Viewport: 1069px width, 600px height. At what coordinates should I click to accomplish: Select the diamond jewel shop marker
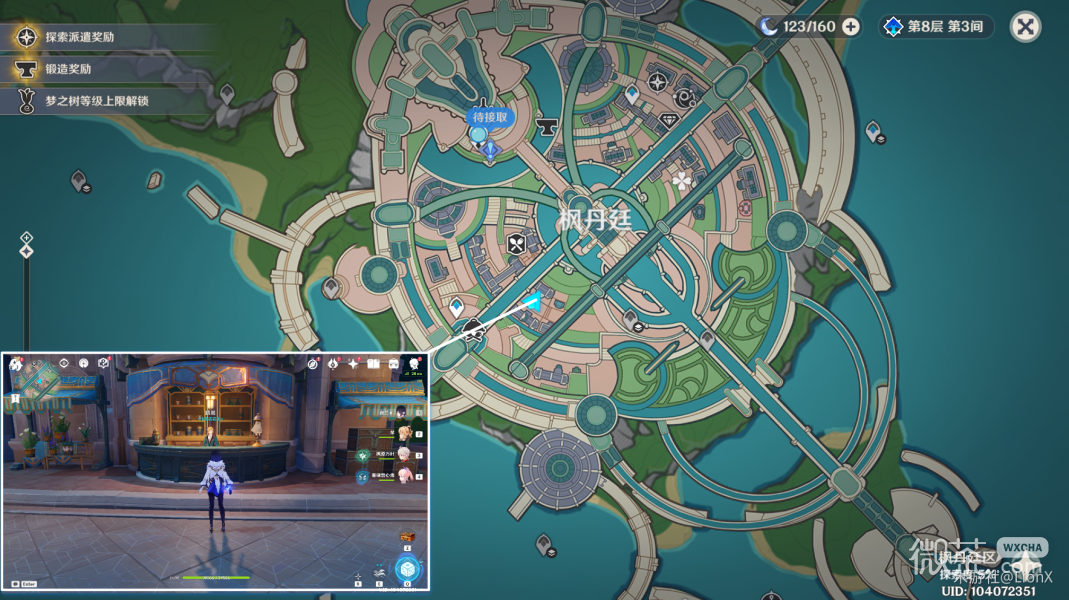[669, 120]
